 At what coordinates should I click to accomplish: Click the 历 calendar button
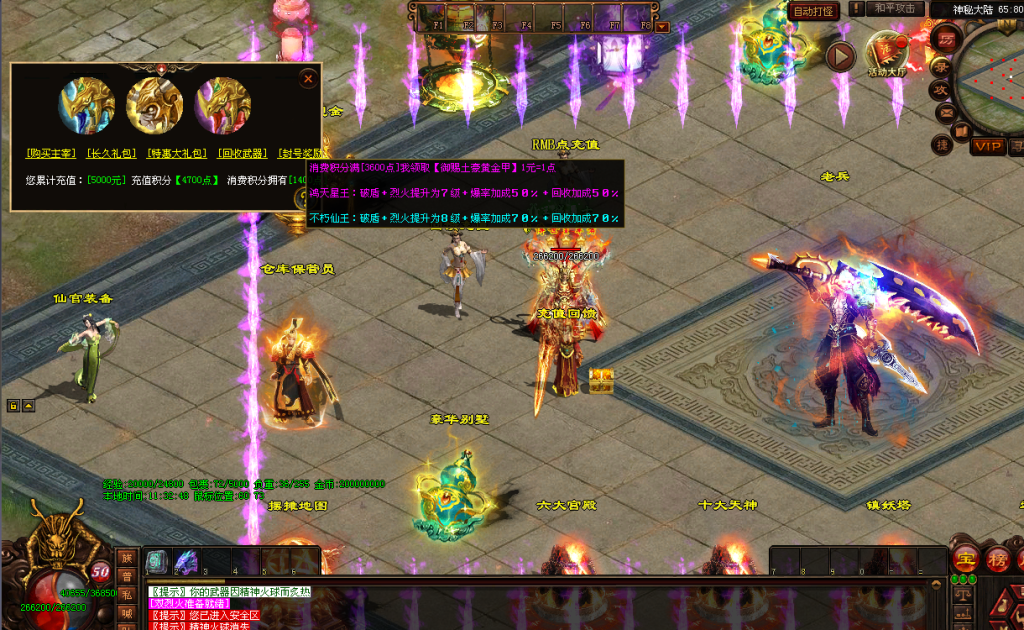(945, 39)
